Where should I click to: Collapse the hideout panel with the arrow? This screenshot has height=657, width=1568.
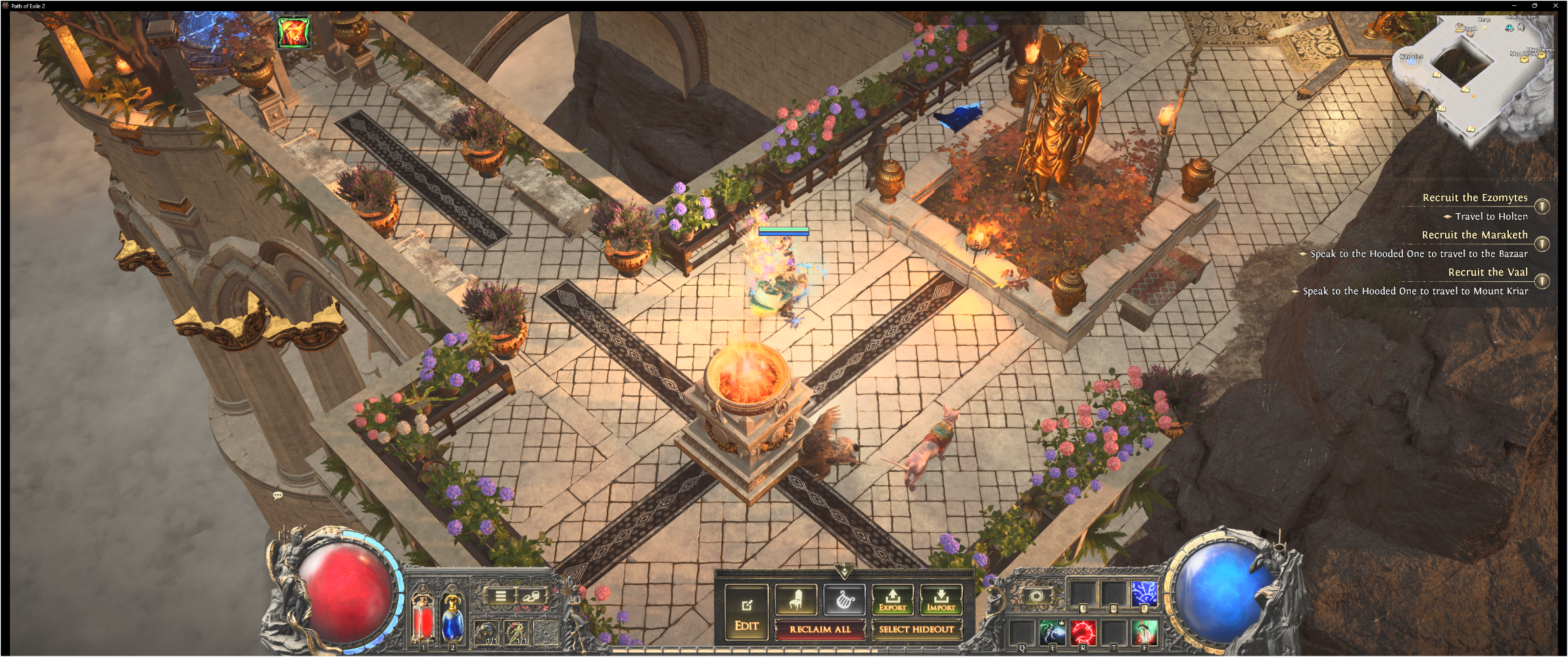coord(844,570)
